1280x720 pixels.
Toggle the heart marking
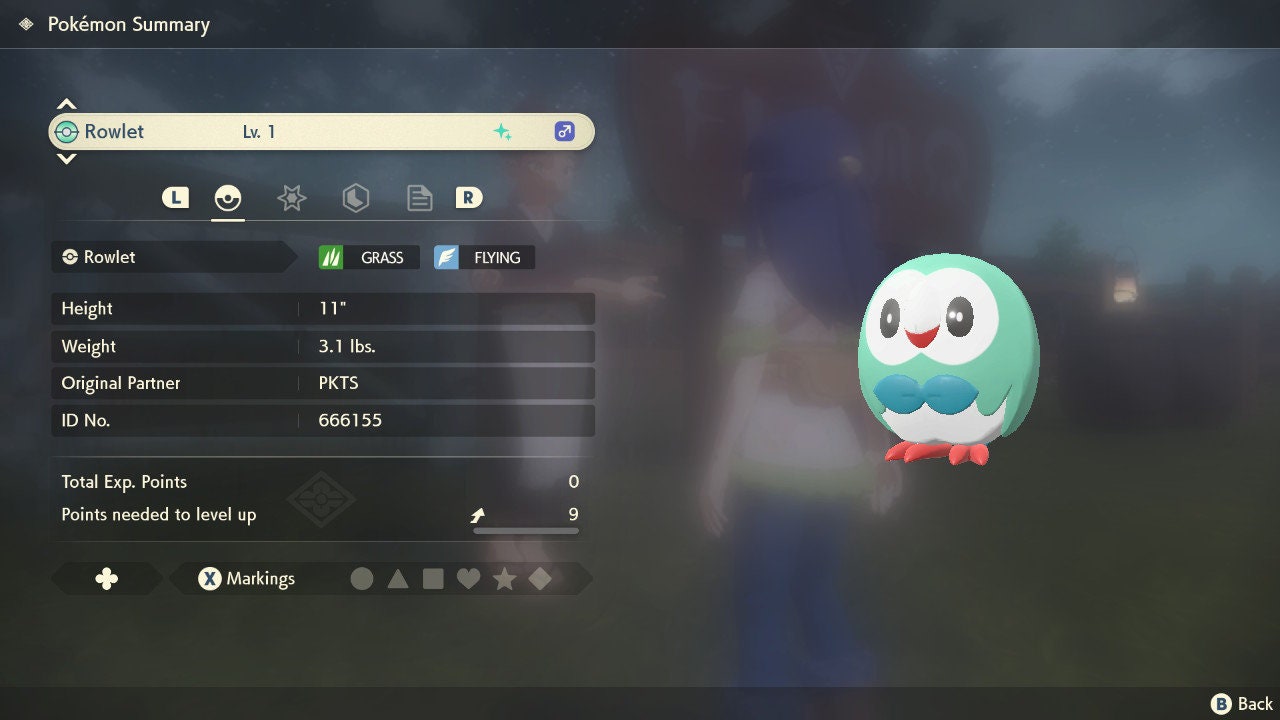coord(468,579)
